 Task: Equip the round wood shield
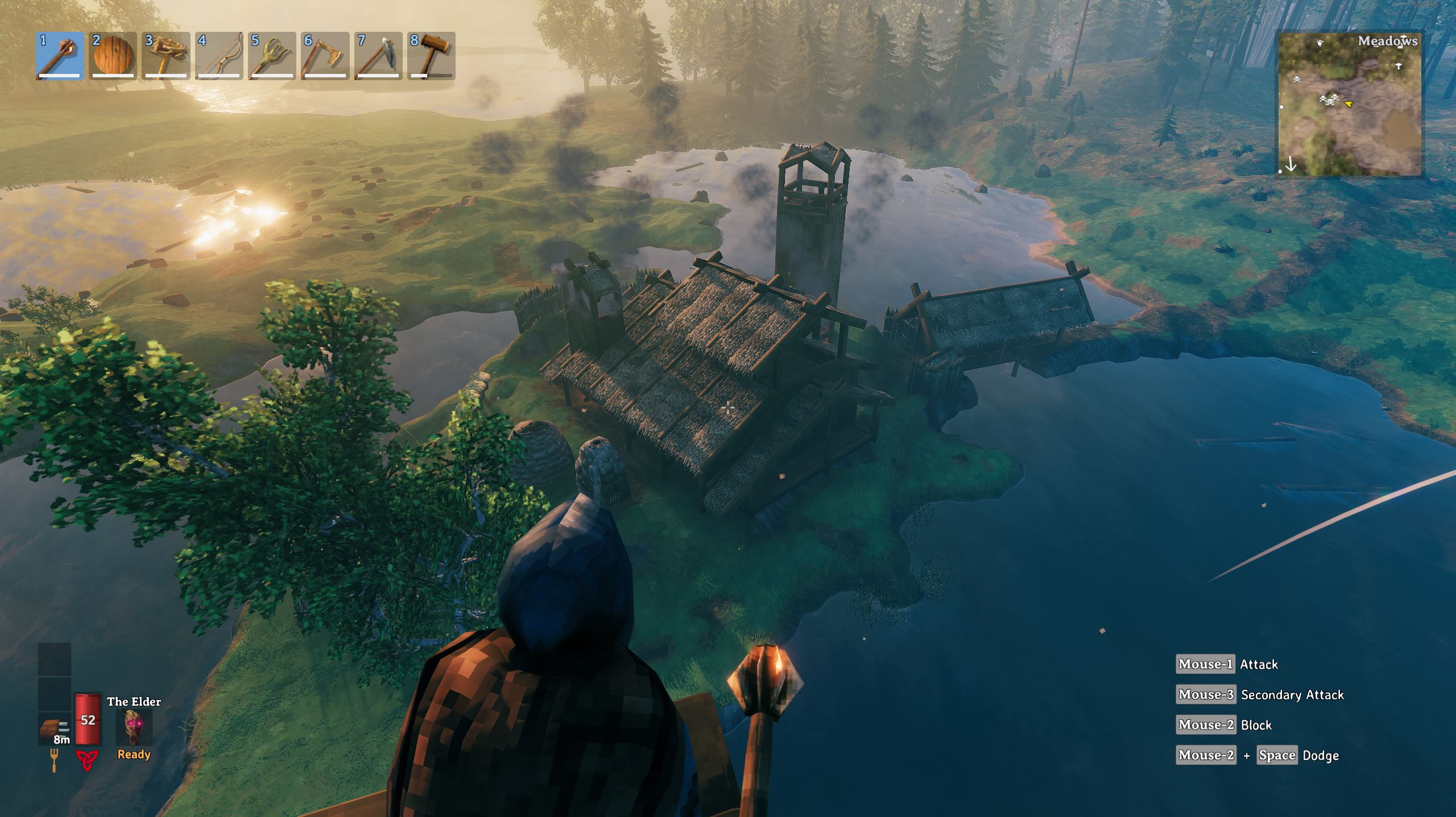point(113,56)
